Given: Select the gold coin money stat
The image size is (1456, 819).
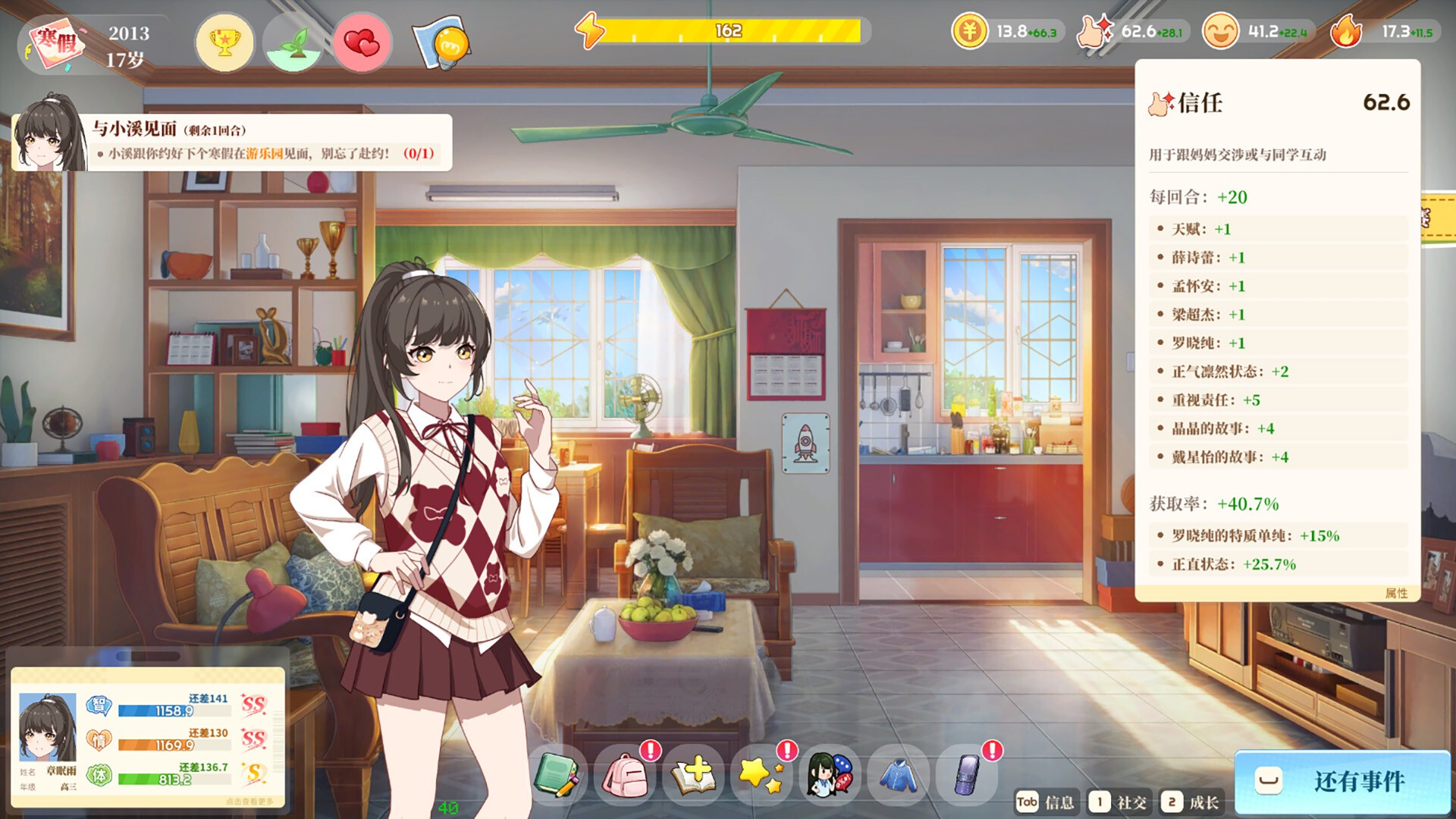Looking at the screenshot, I should coord(1008,32).
